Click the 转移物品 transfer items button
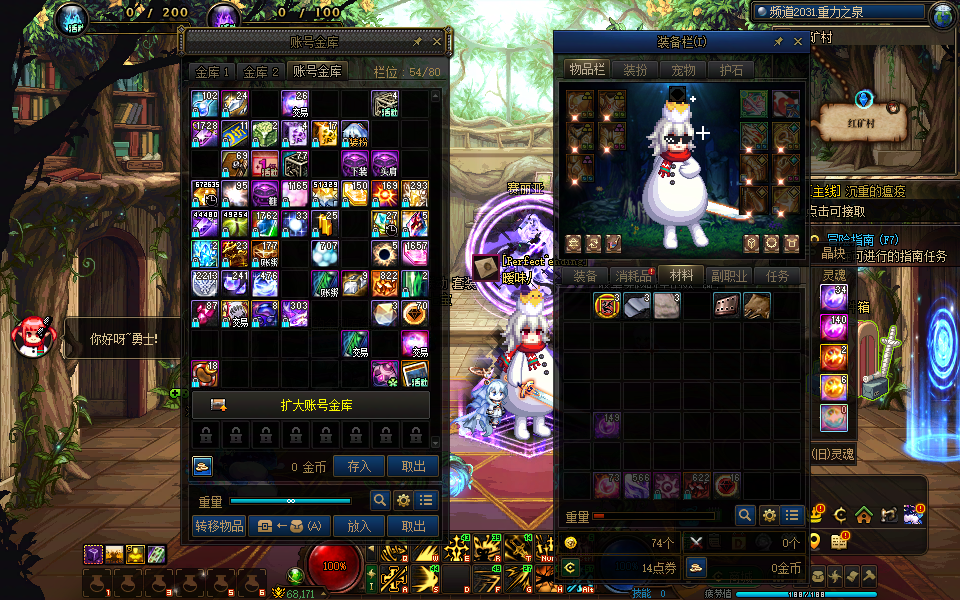This screenshot has width=960, height=600. point(218,526)
